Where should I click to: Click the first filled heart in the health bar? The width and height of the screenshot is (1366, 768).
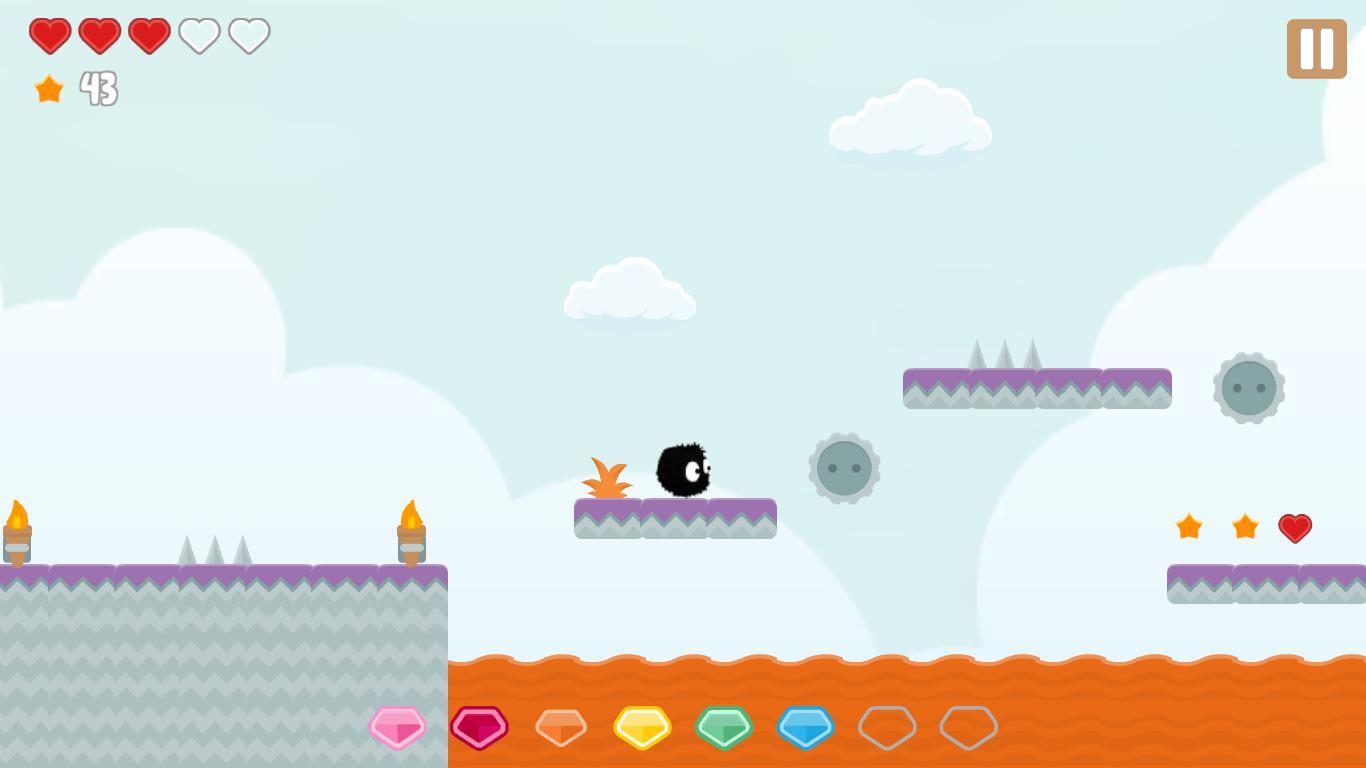pyautogui.click(x=51, y=35)
